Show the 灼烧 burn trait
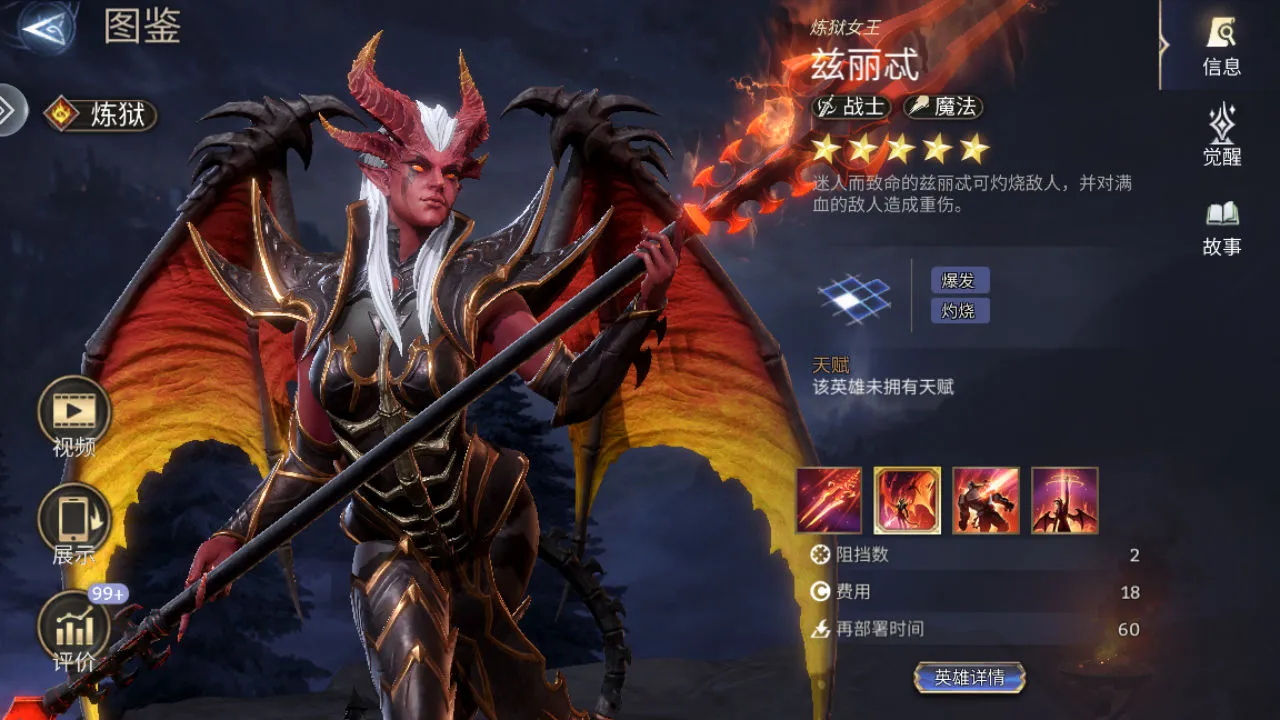The height and width of the screenshot is (720, 1280). click(x=959, y=311)
